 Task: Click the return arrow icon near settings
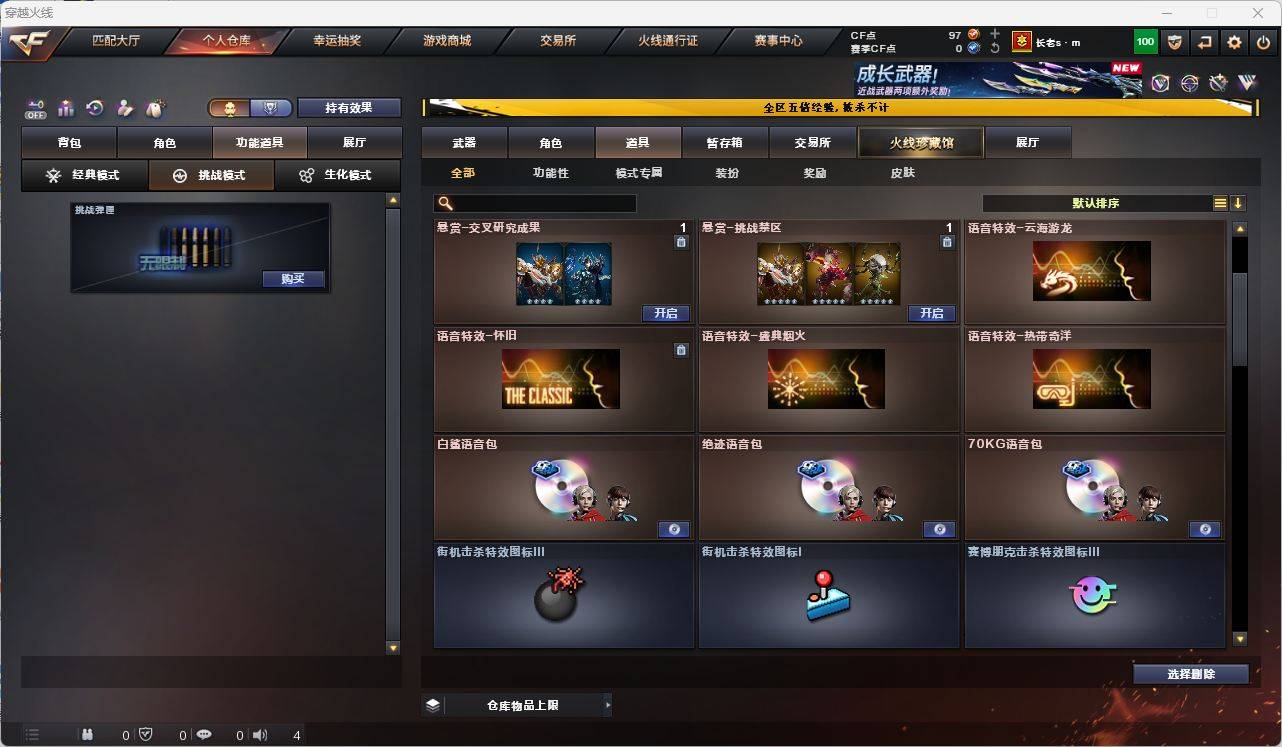tap(1205, 41)
